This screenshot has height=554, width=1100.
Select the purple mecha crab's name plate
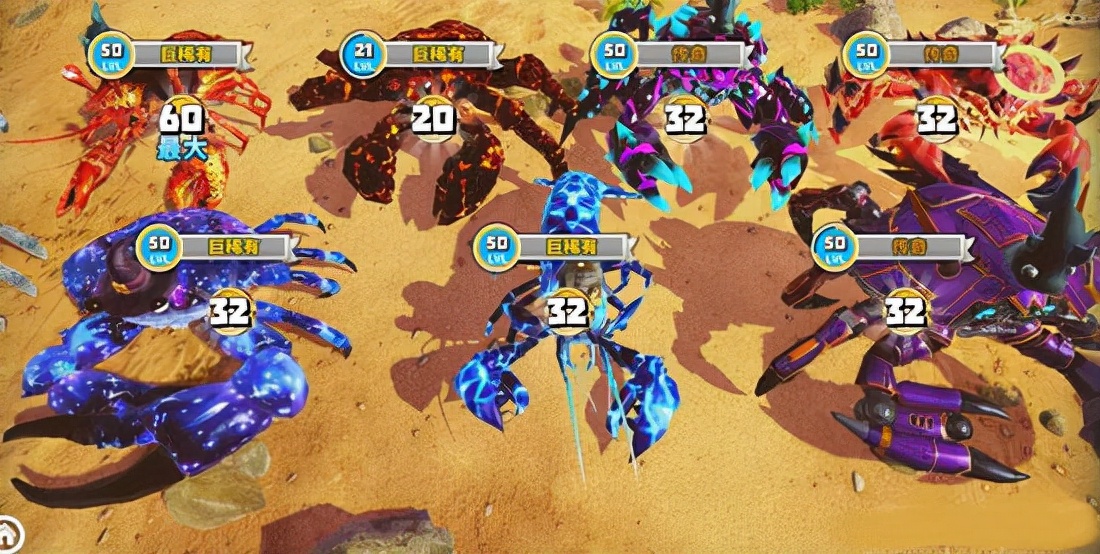[910, 245]
